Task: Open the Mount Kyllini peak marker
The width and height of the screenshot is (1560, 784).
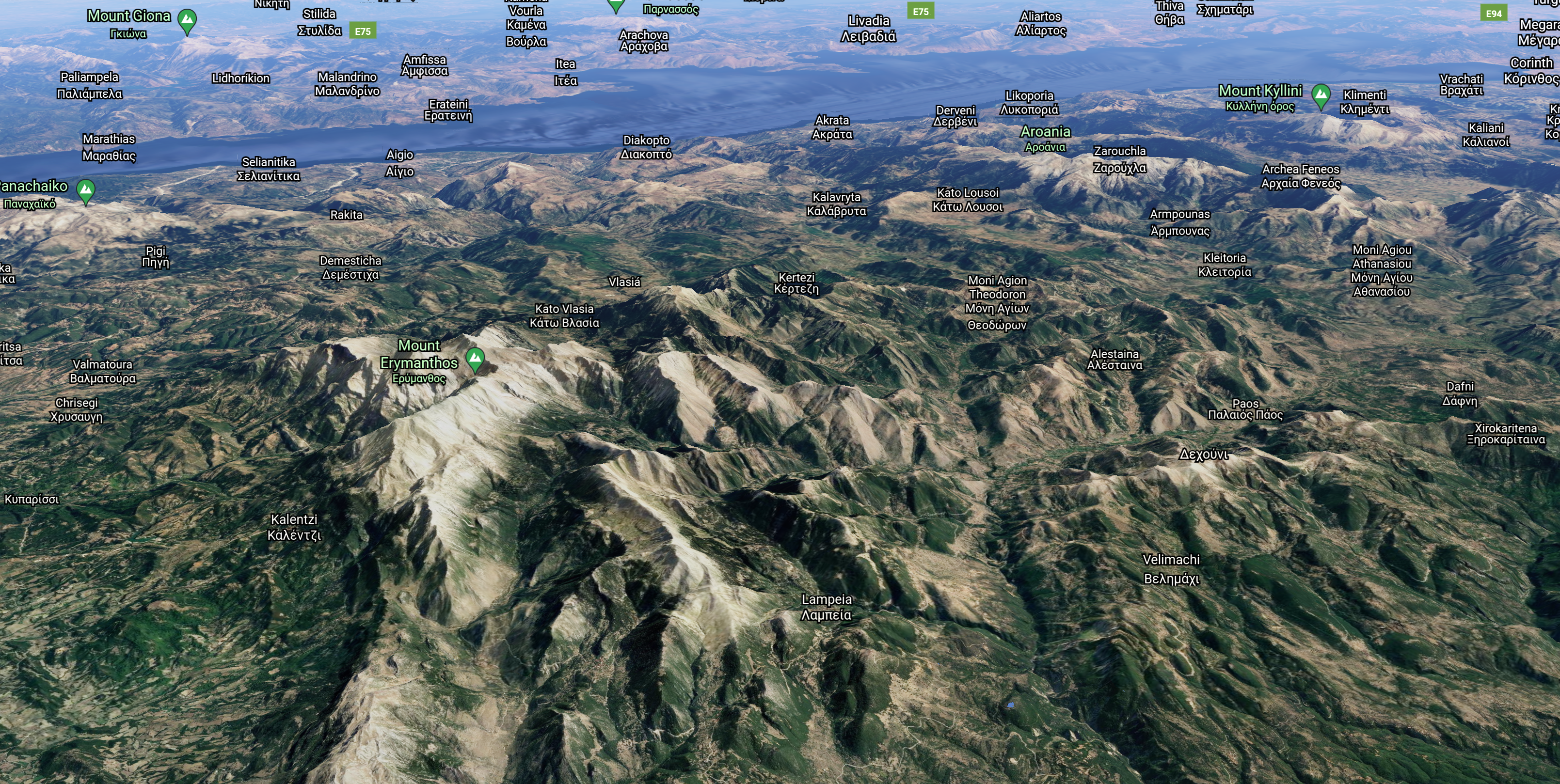Action: pos(1320,95)
